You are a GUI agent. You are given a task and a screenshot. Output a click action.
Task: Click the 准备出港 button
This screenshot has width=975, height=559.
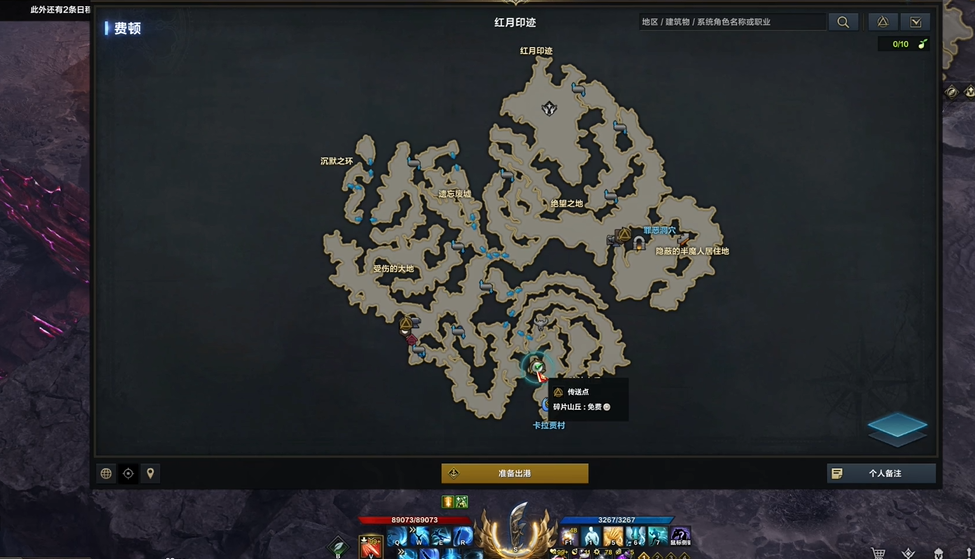click(515, 473)
